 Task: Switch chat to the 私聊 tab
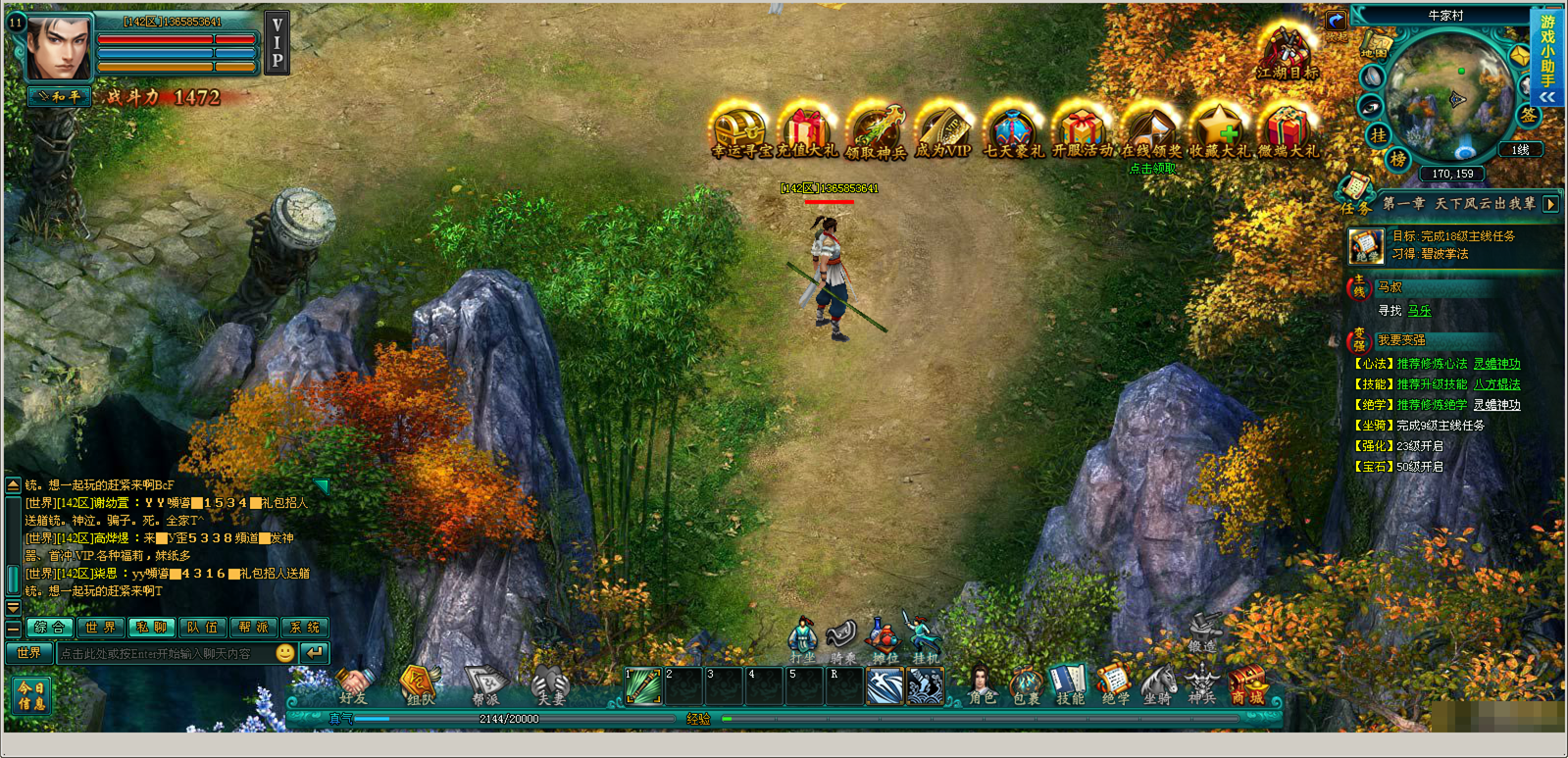coord(151,628)
